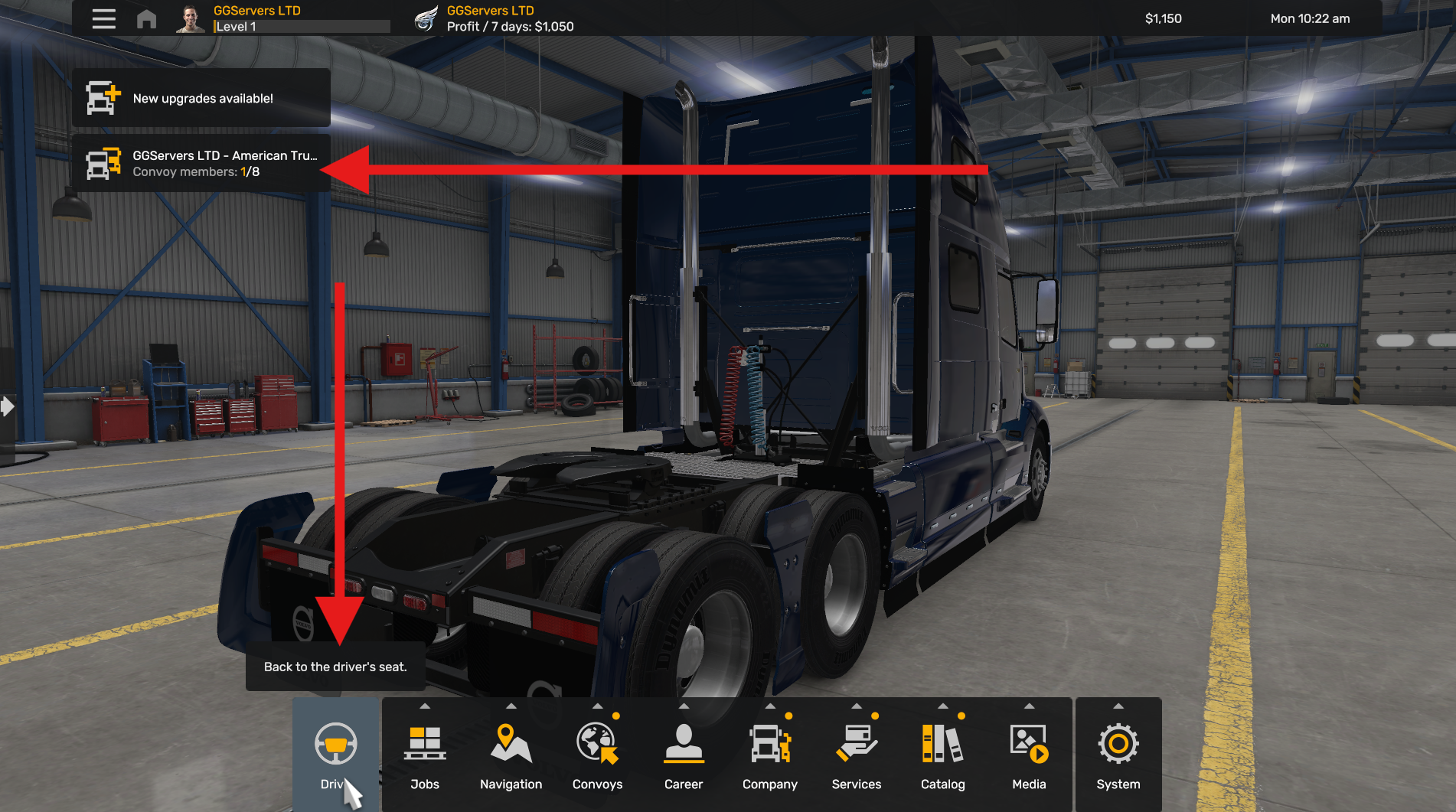Click the player profile avatar
This screenshot has width=1456, height=812.
pyautogui.click(x=191, y=18)
